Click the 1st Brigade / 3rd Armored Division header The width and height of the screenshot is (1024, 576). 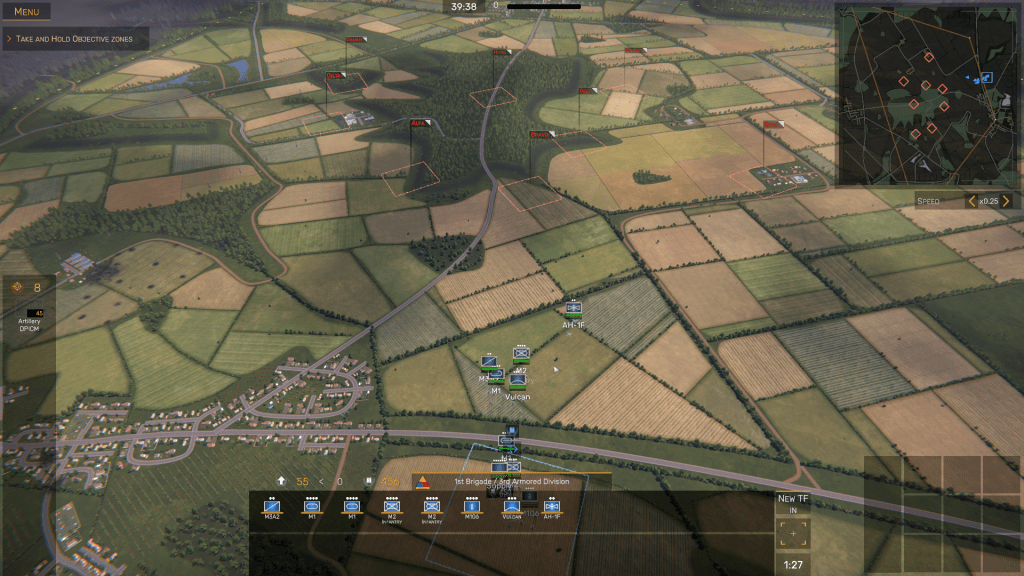click(x=511, y=481)
